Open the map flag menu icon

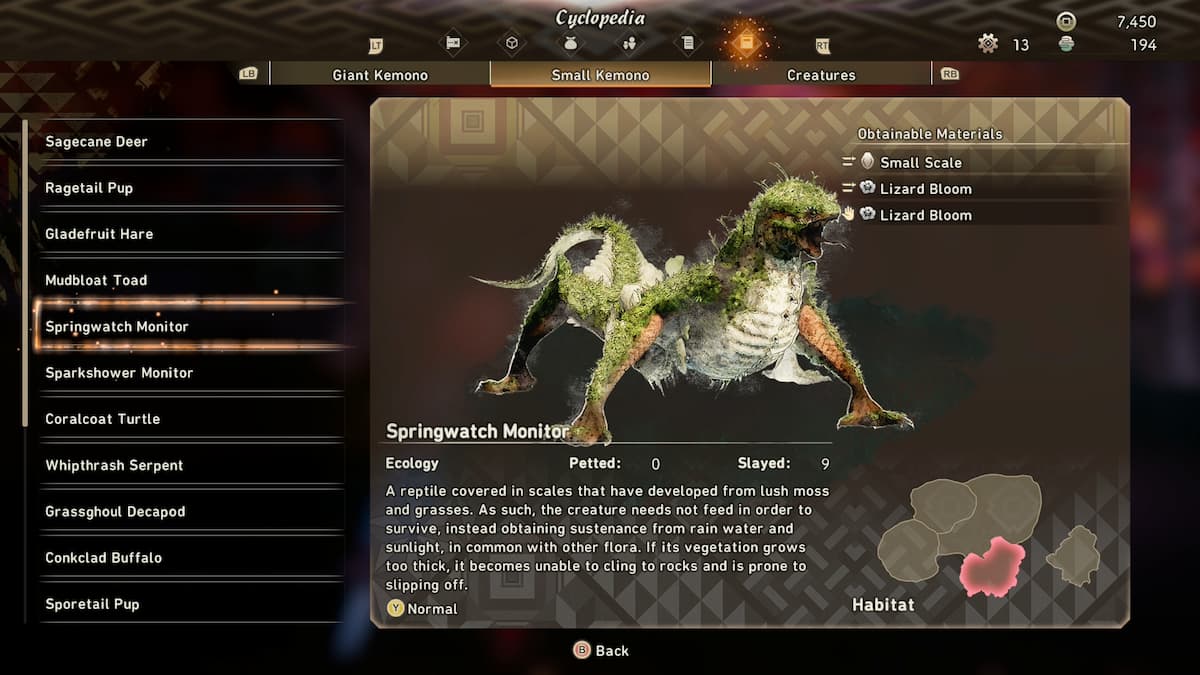coord(453,43)
